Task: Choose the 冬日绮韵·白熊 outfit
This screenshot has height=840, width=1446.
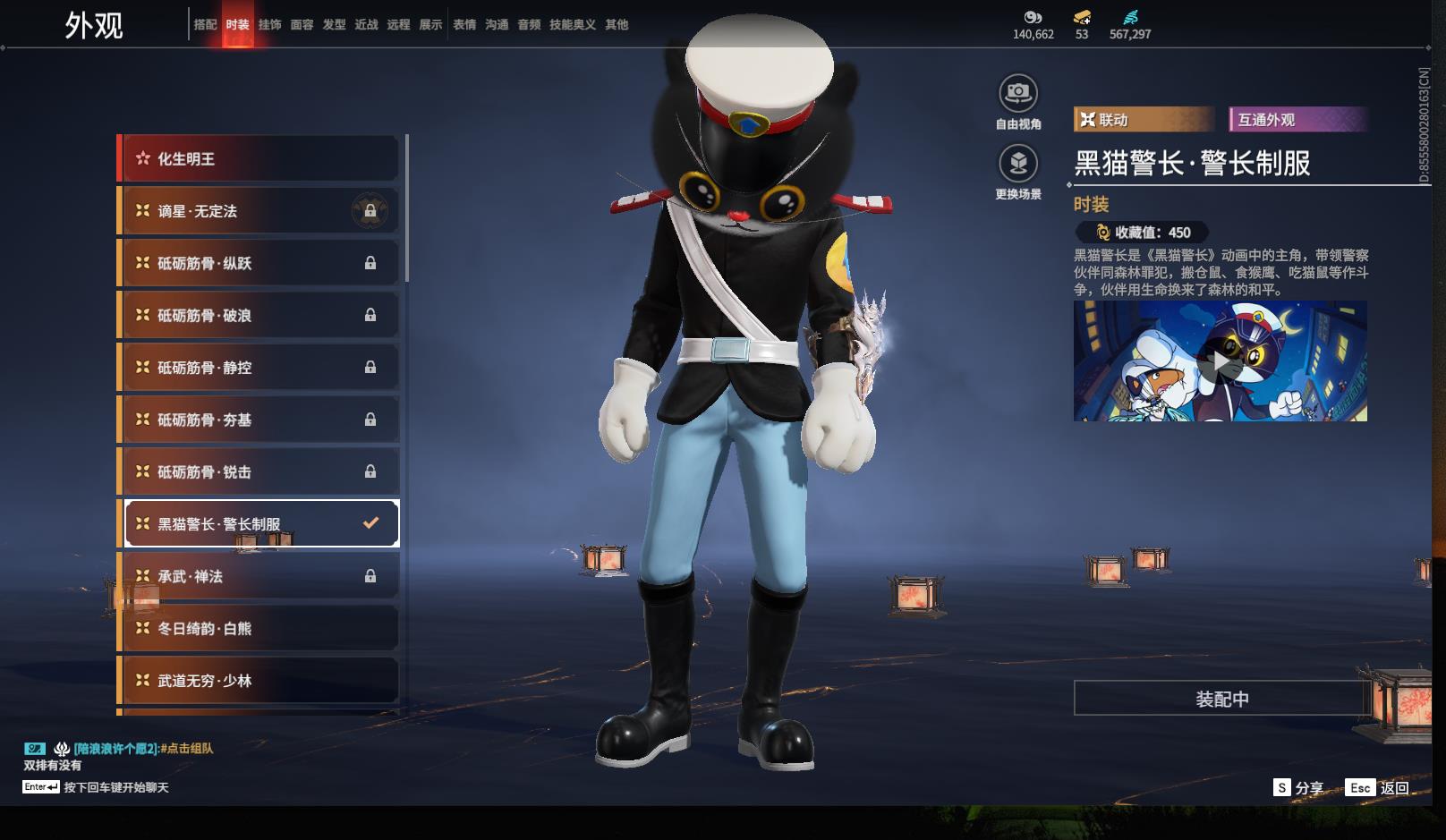Action: tap(259, 629)
